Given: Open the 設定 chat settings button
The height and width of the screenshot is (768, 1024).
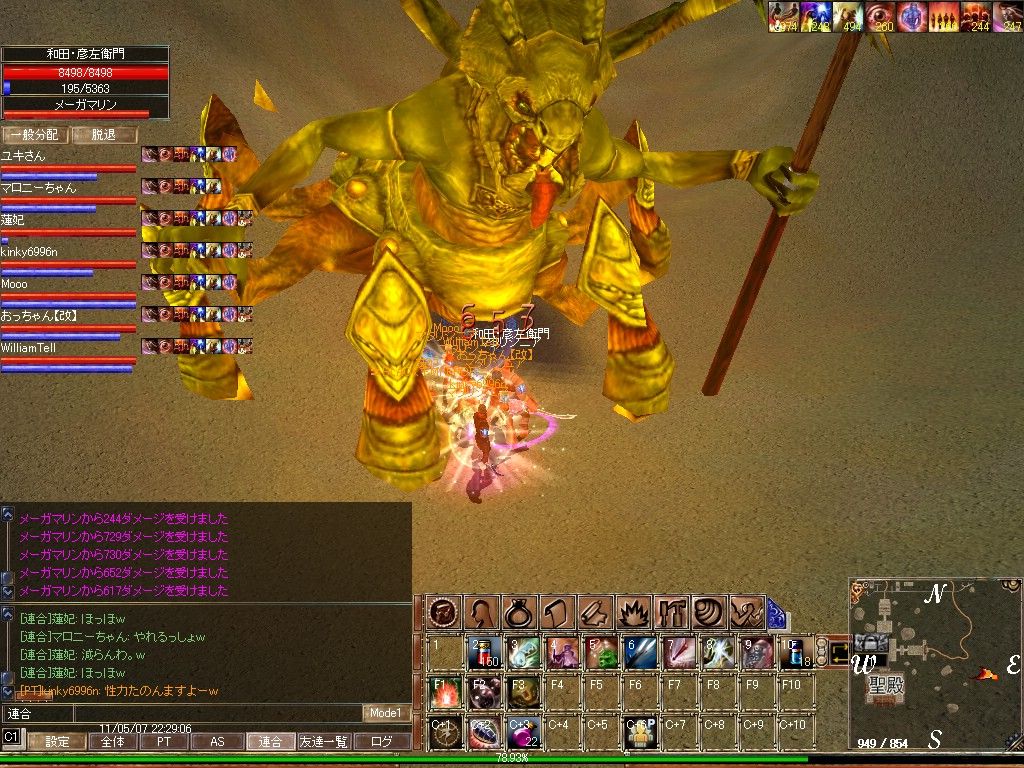Looking at the screenshot, I should pos(57,742).
